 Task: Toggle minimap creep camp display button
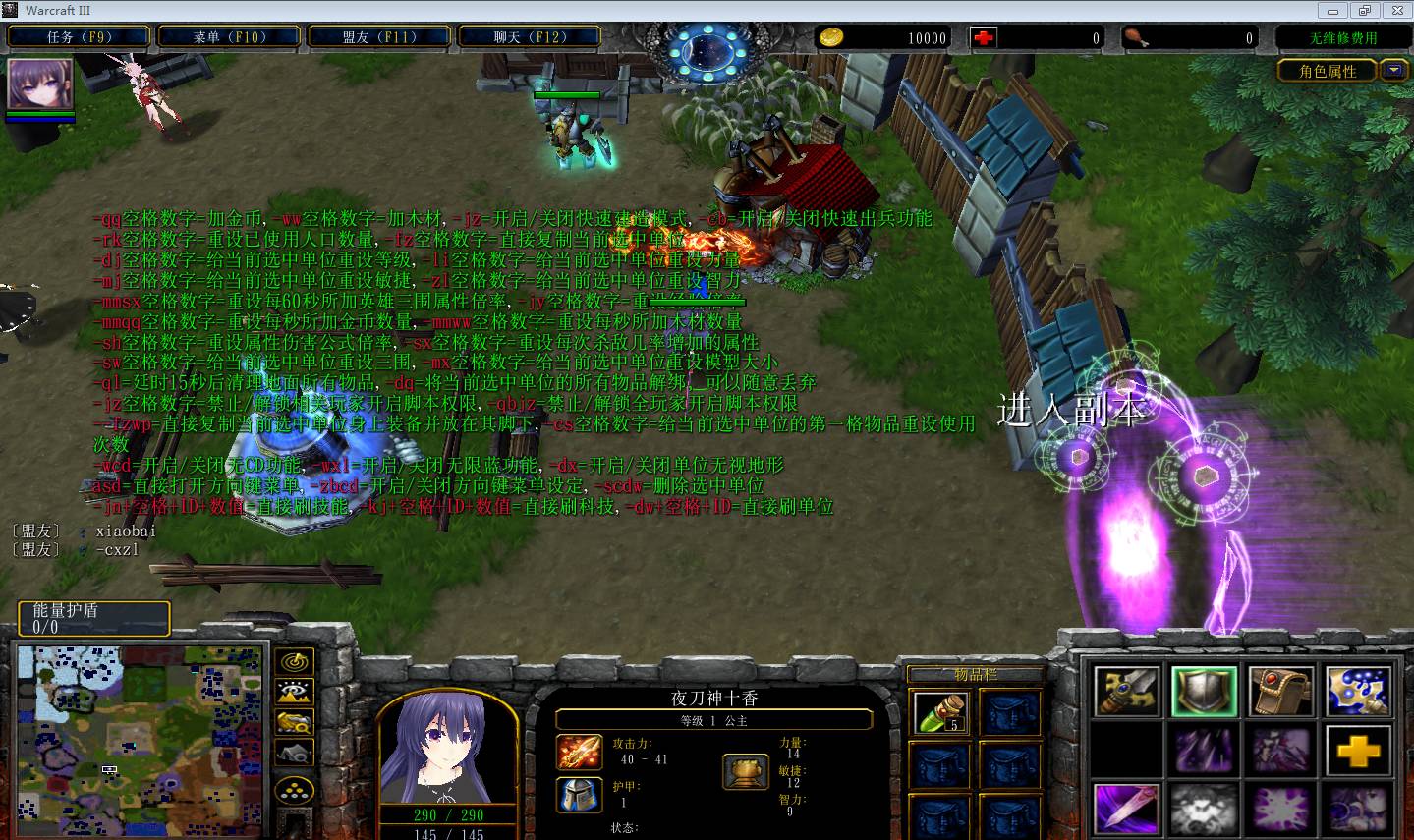[295, 754]
